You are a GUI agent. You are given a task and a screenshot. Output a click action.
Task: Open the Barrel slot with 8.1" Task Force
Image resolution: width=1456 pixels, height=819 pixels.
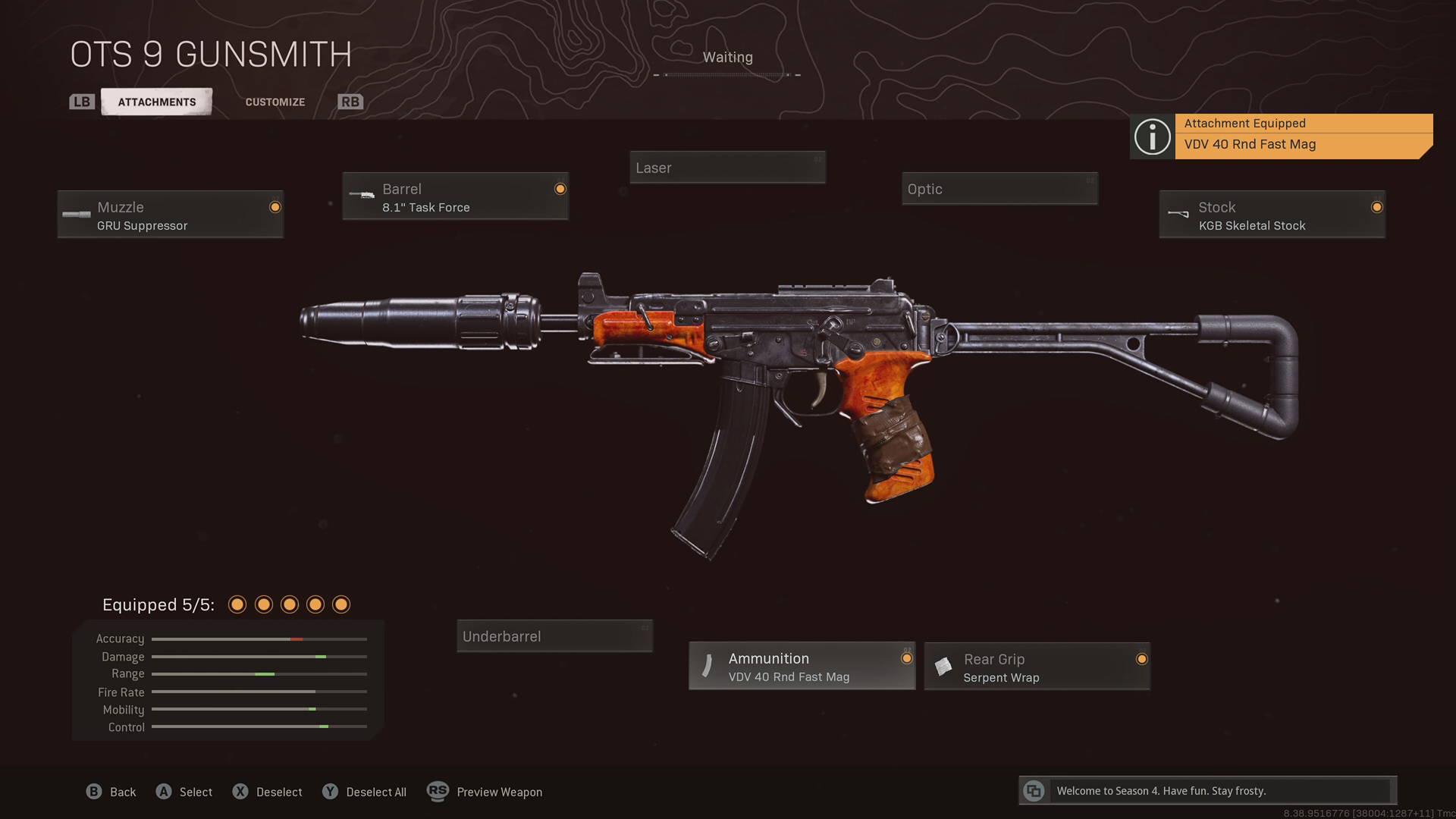(x=455, y=196)
